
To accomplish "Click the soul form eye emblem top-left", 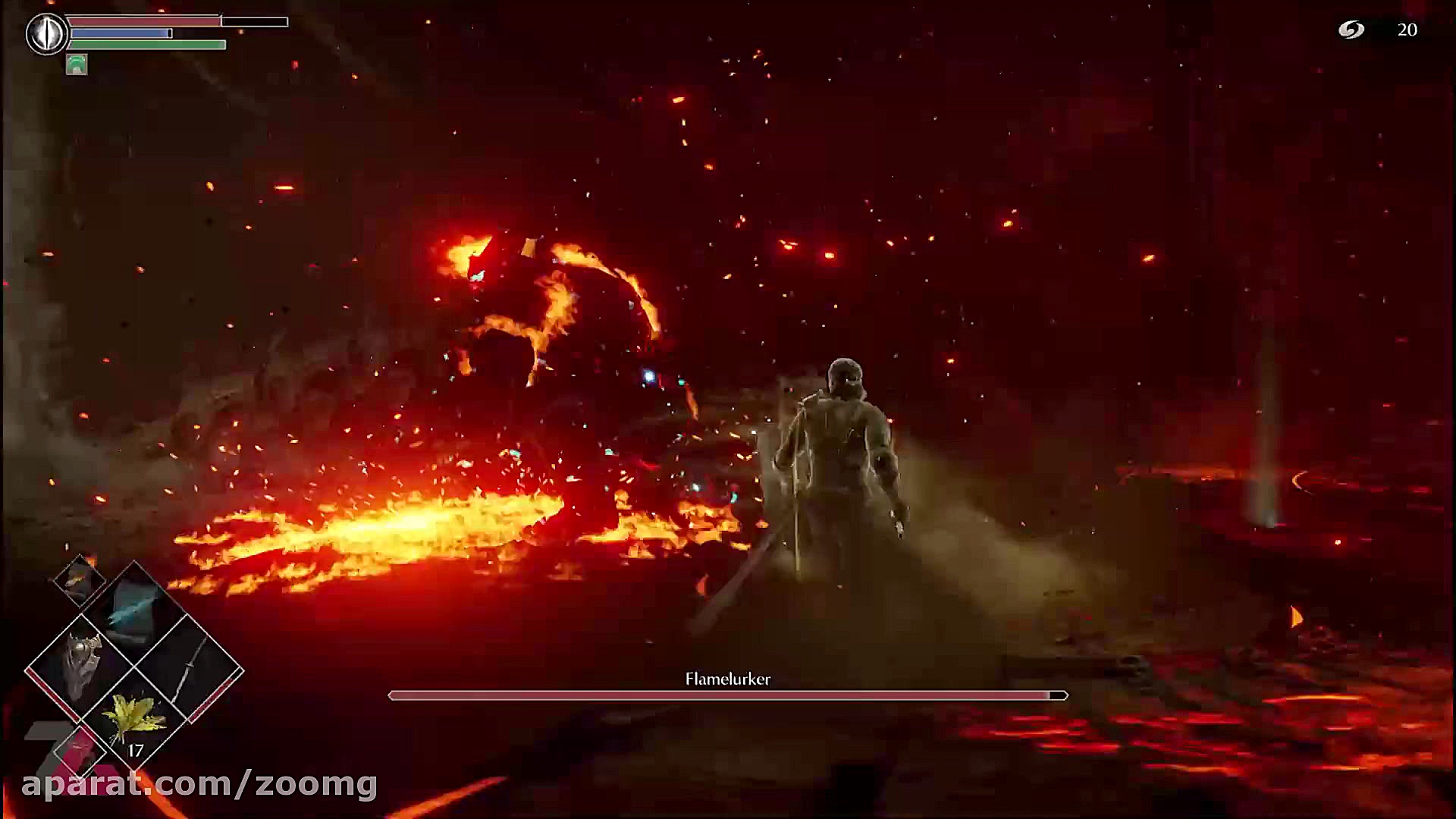I will (47, 32).
